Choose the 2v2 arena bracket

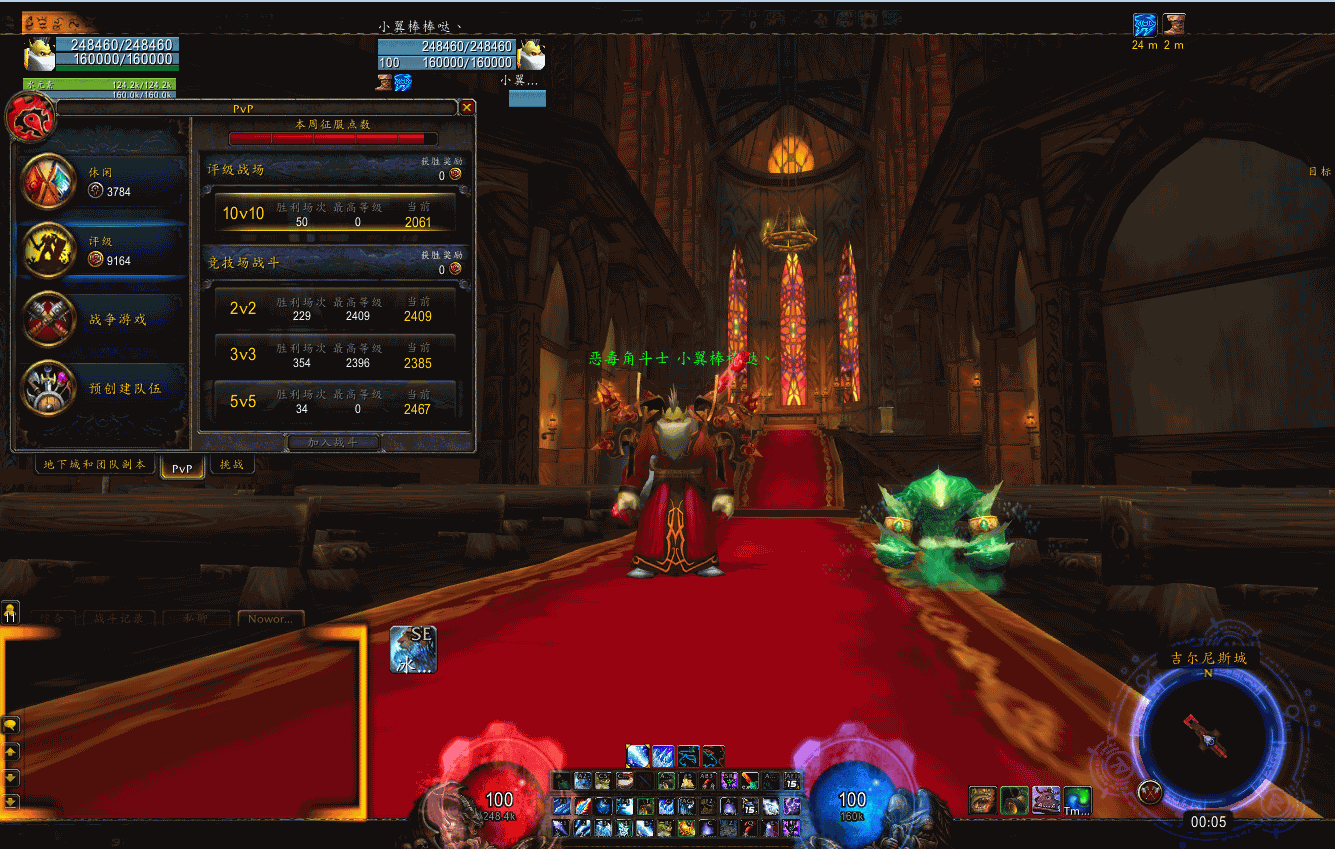(x=336, y=308)
